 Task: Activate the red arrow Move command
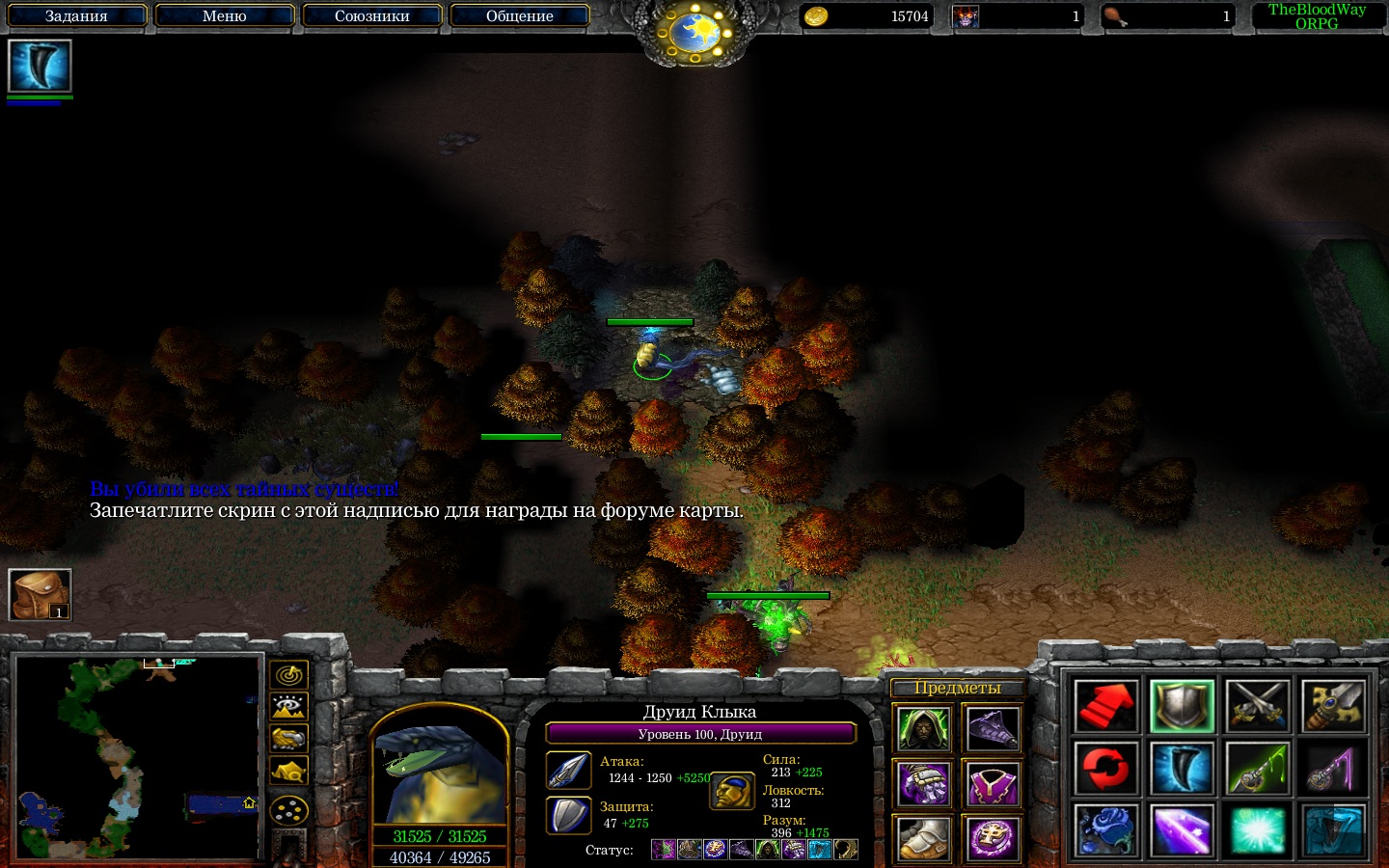pos(1105,706)
